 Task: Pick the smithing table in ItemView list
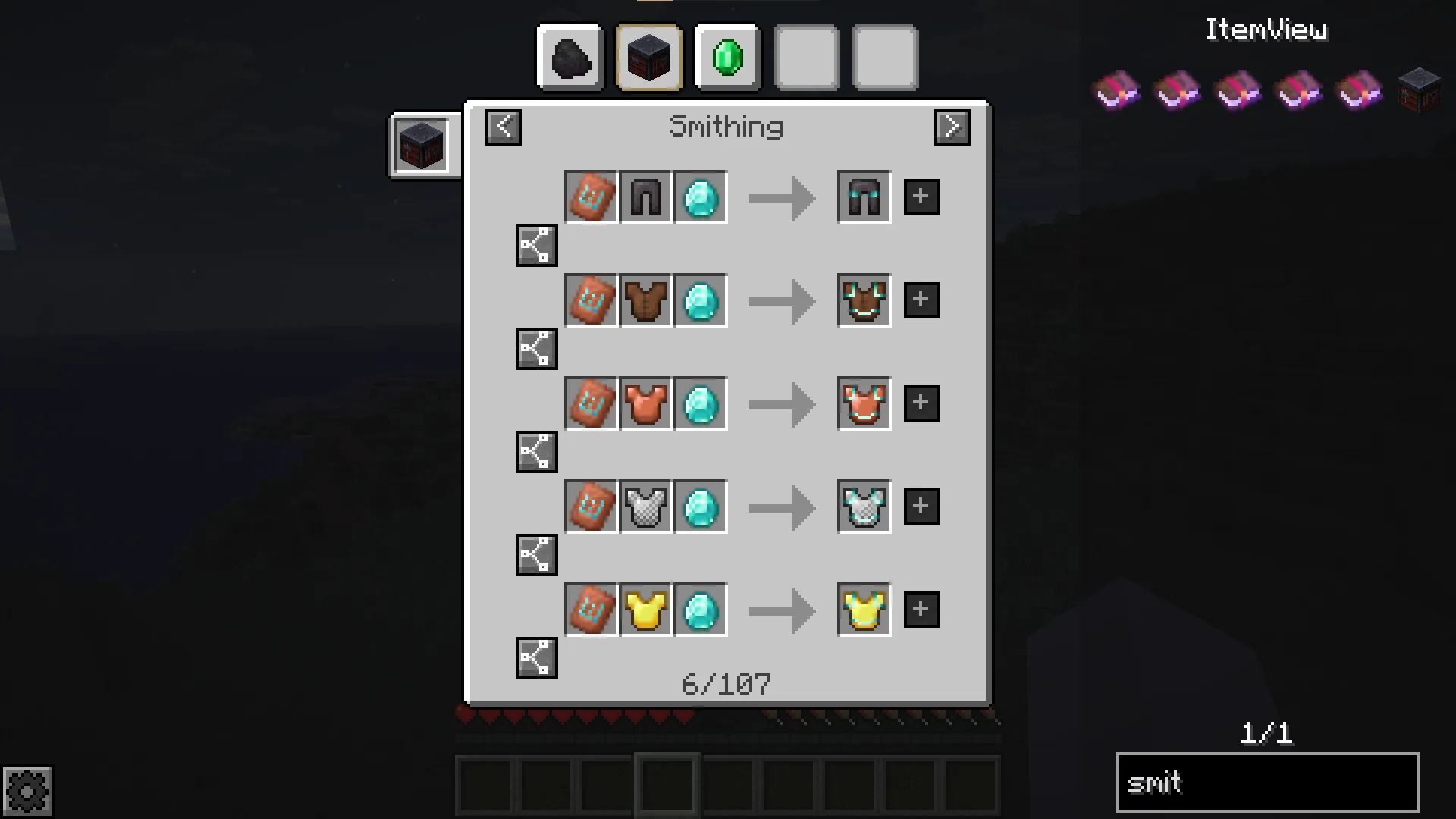point(1419,91)
